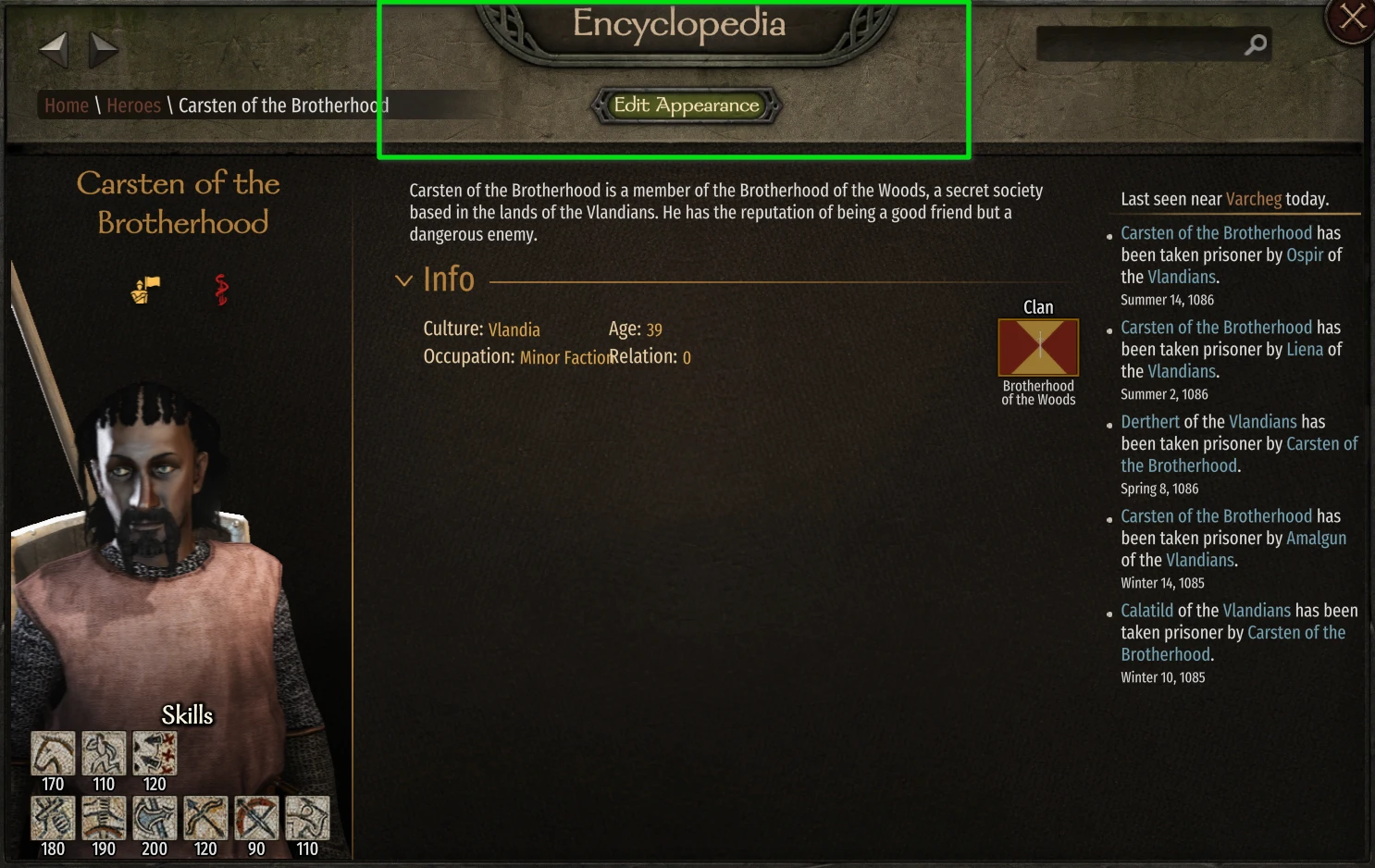
Task: Click the One Handed skill icon showing 180
Action: pyautogui.click(x=53, y=818)
